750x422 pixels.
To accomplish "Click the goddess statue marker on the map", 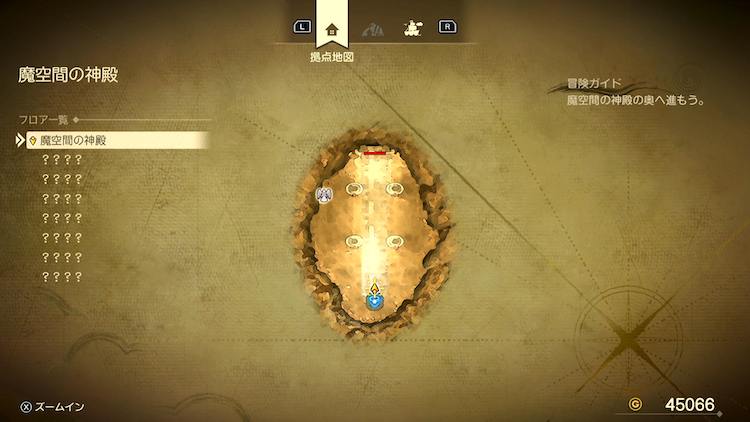I will pos(324,193).
